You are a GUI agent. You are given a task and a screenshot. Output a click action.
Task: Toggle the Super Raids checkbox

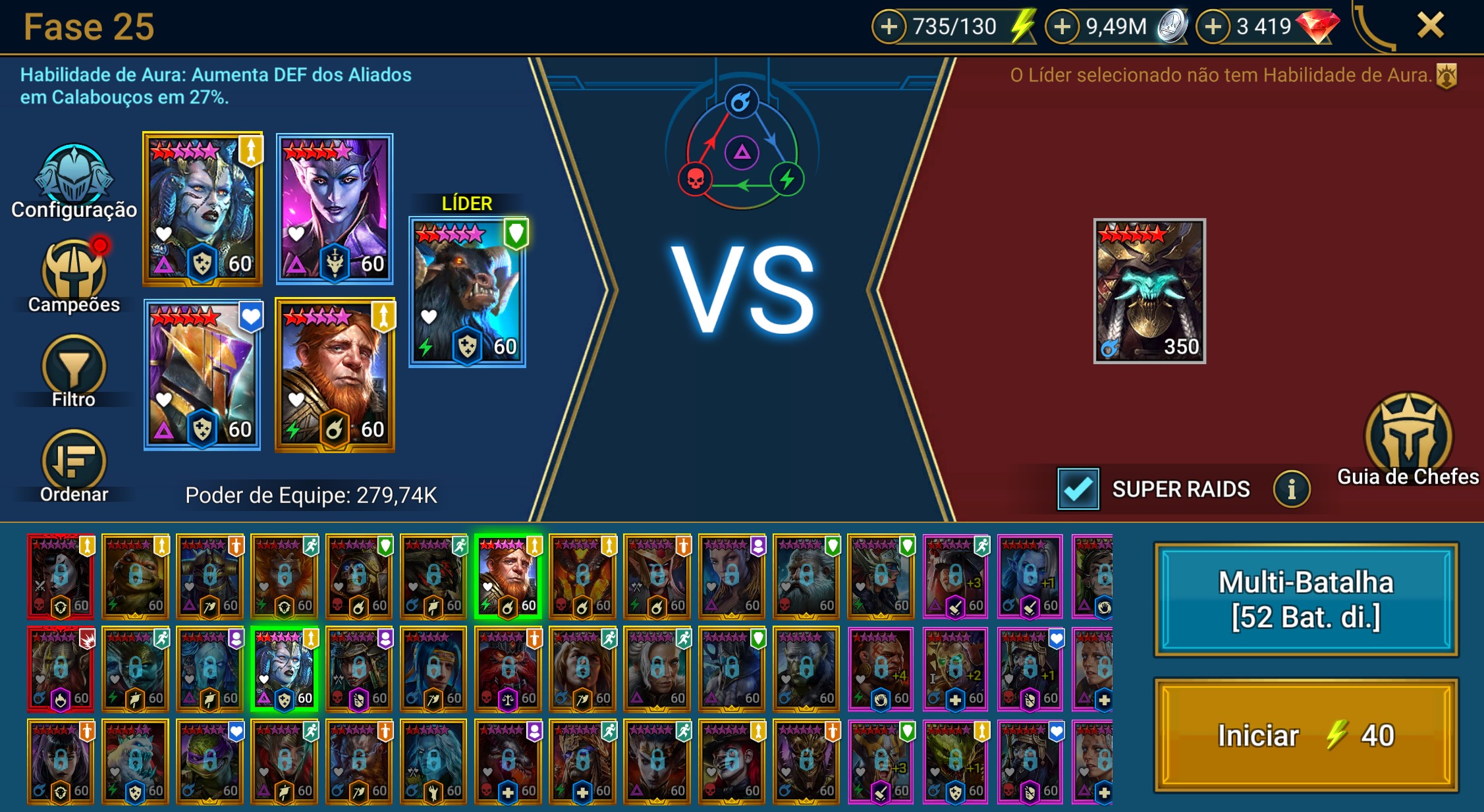tap(1078, 489)
